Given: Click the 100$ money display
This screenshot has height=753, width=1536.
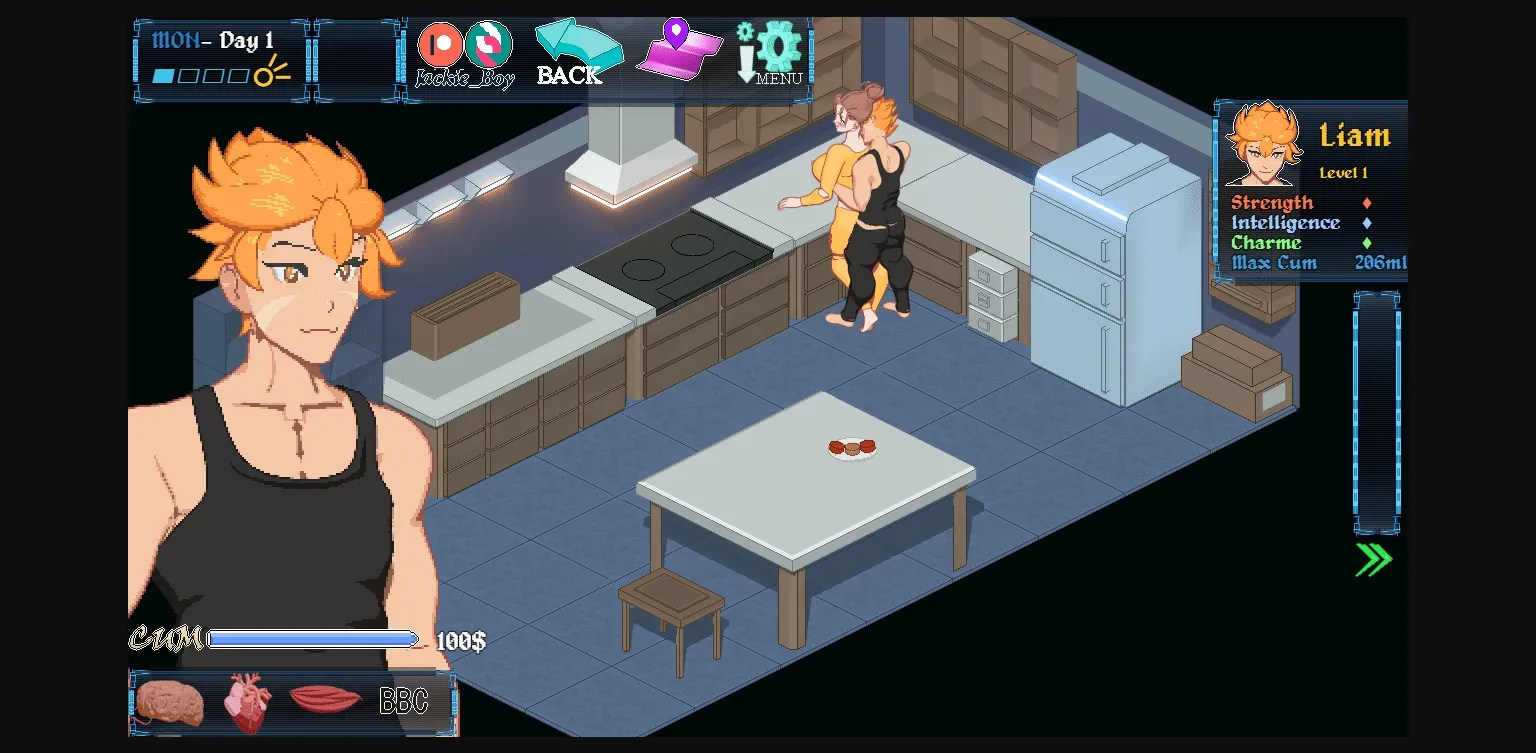Looking at the screenshot, I should (460, 638).
